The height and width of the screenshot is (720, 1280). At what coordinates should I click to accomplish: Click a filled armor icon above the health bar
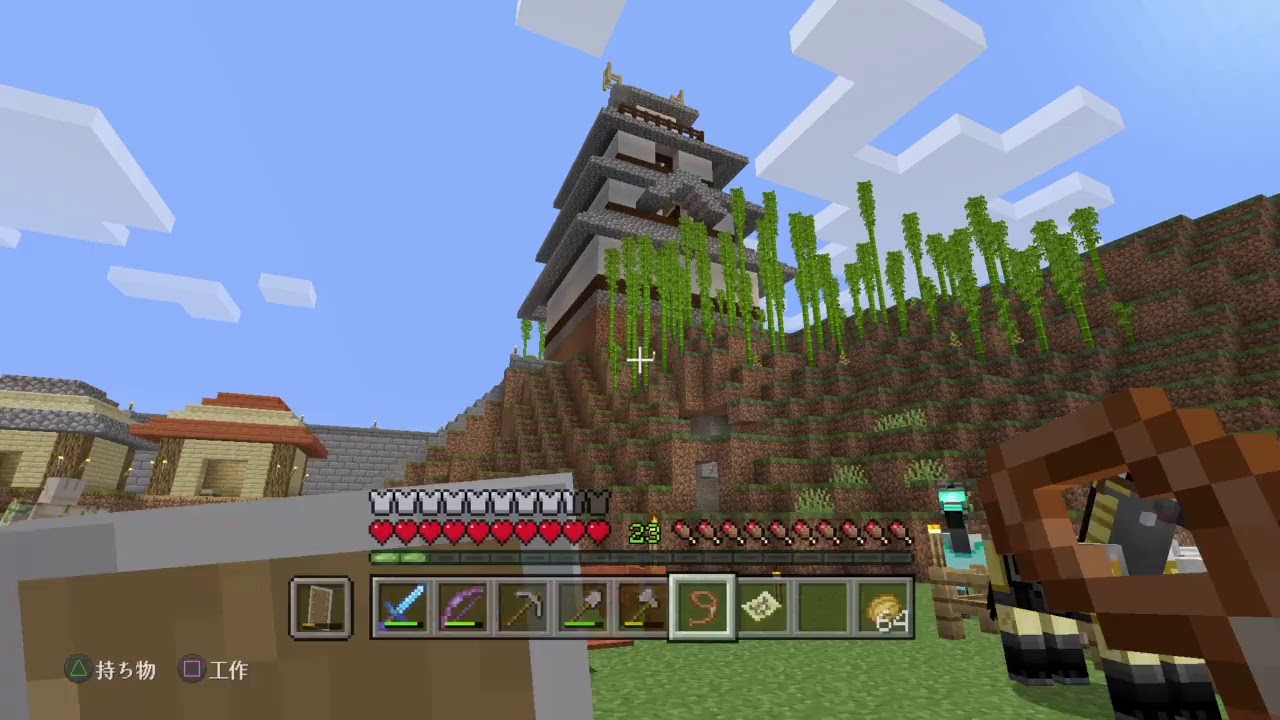click(x=378, y=502)
